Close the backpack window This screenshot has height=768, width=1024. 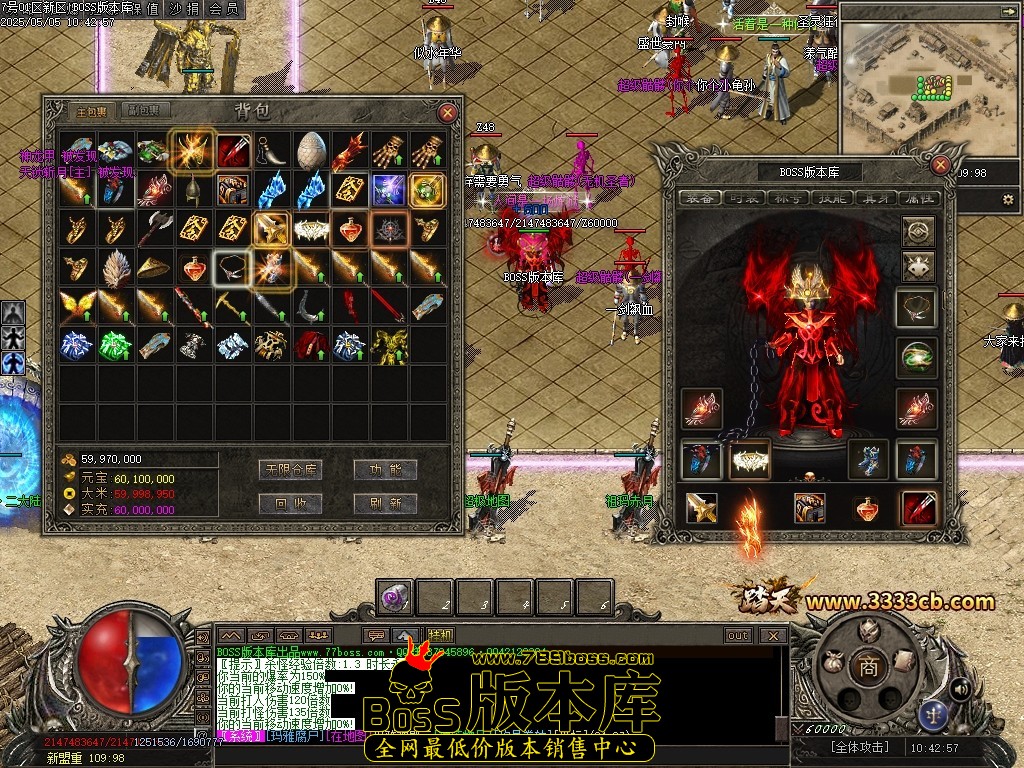448,113
